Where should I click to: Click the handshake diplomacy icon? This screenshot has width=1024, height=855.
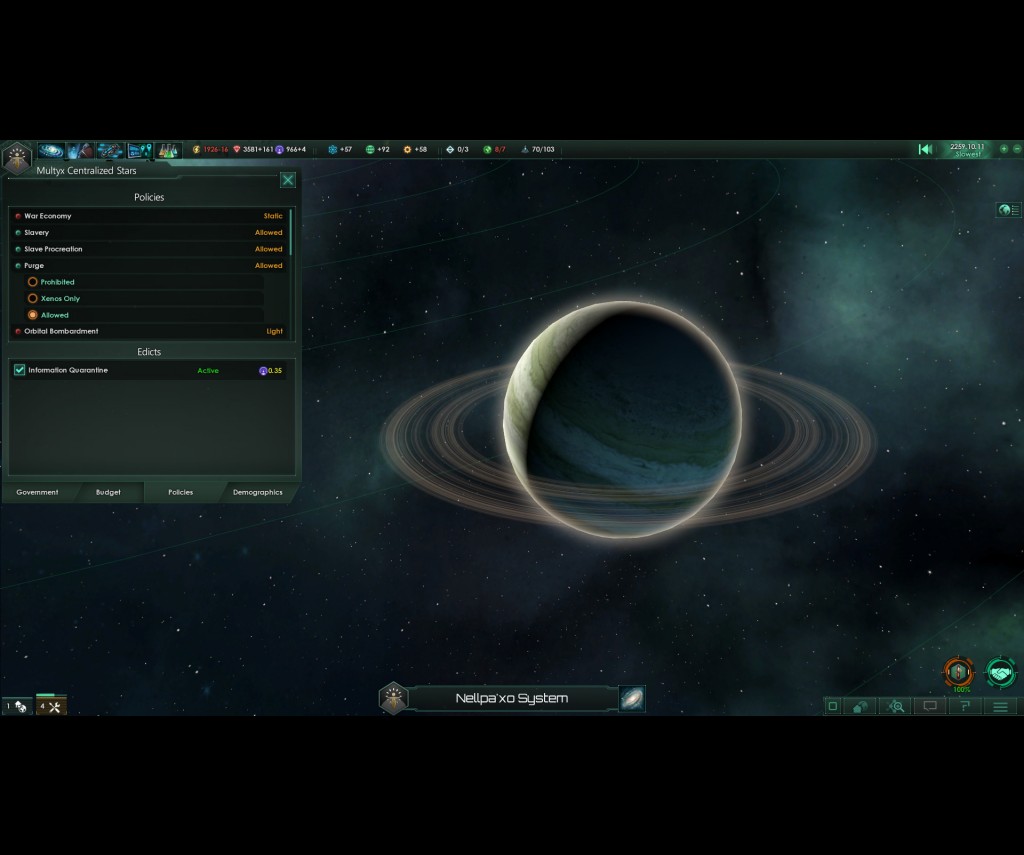pyautogui.click(x=1000, y=672)
